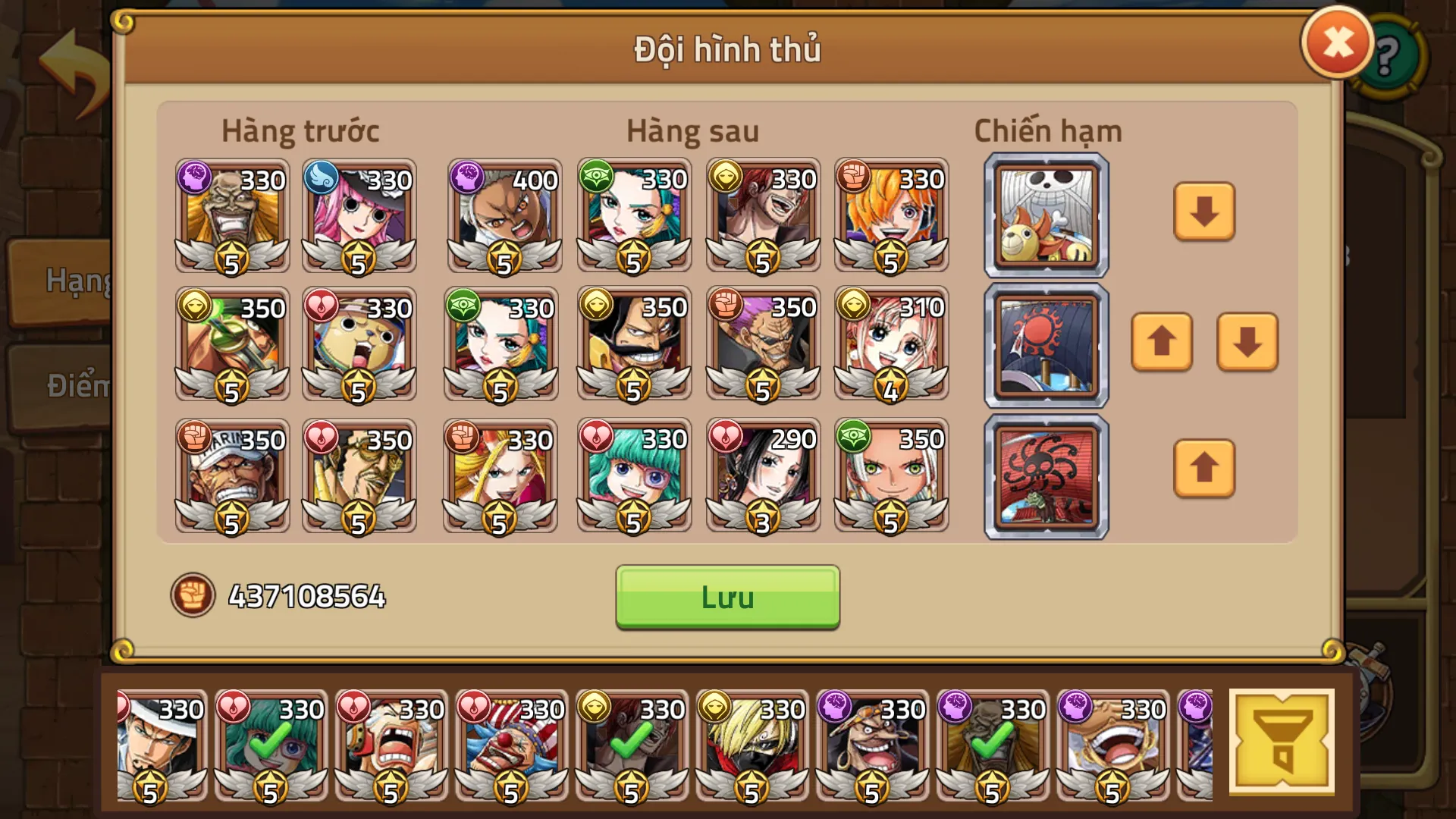1456x819 pixels.
Task: Select Gol D. Roger's portrait in the back row
Action: pos(633,343)
